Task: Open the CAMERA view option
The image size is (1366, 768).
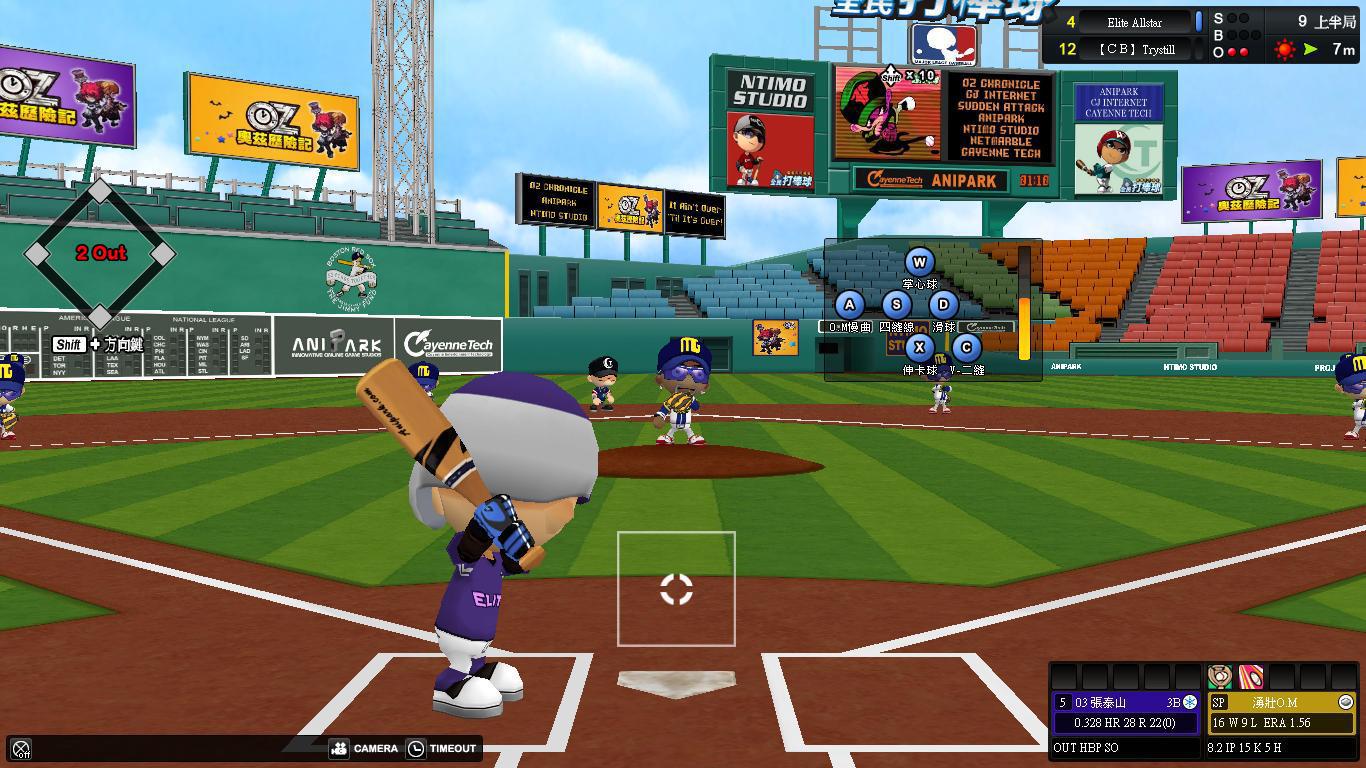Action: (x=364, y=748)
